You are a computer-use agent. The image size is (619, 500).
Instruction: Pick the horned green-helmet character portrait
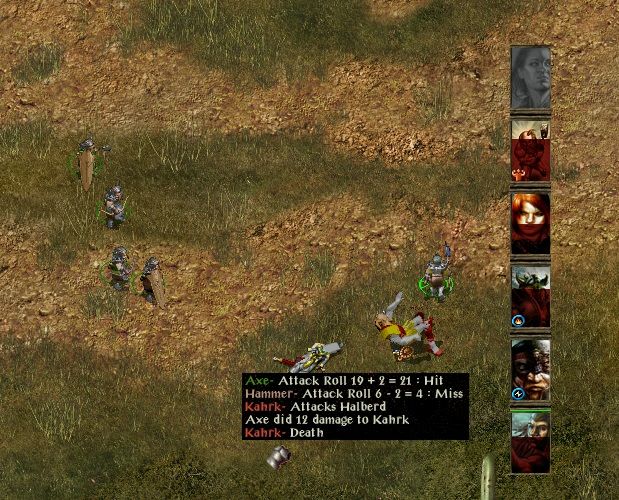530,295
